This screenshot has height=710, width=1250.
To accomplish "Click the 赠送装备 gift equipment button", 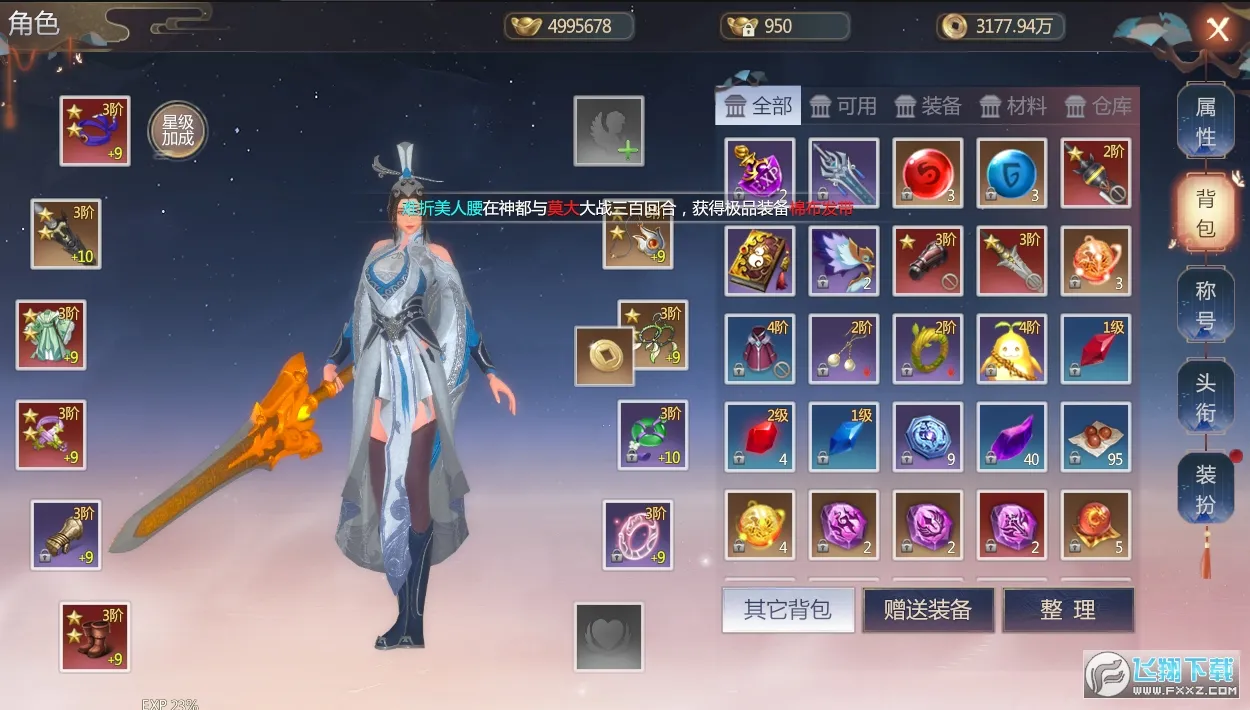I will point(929,610).
